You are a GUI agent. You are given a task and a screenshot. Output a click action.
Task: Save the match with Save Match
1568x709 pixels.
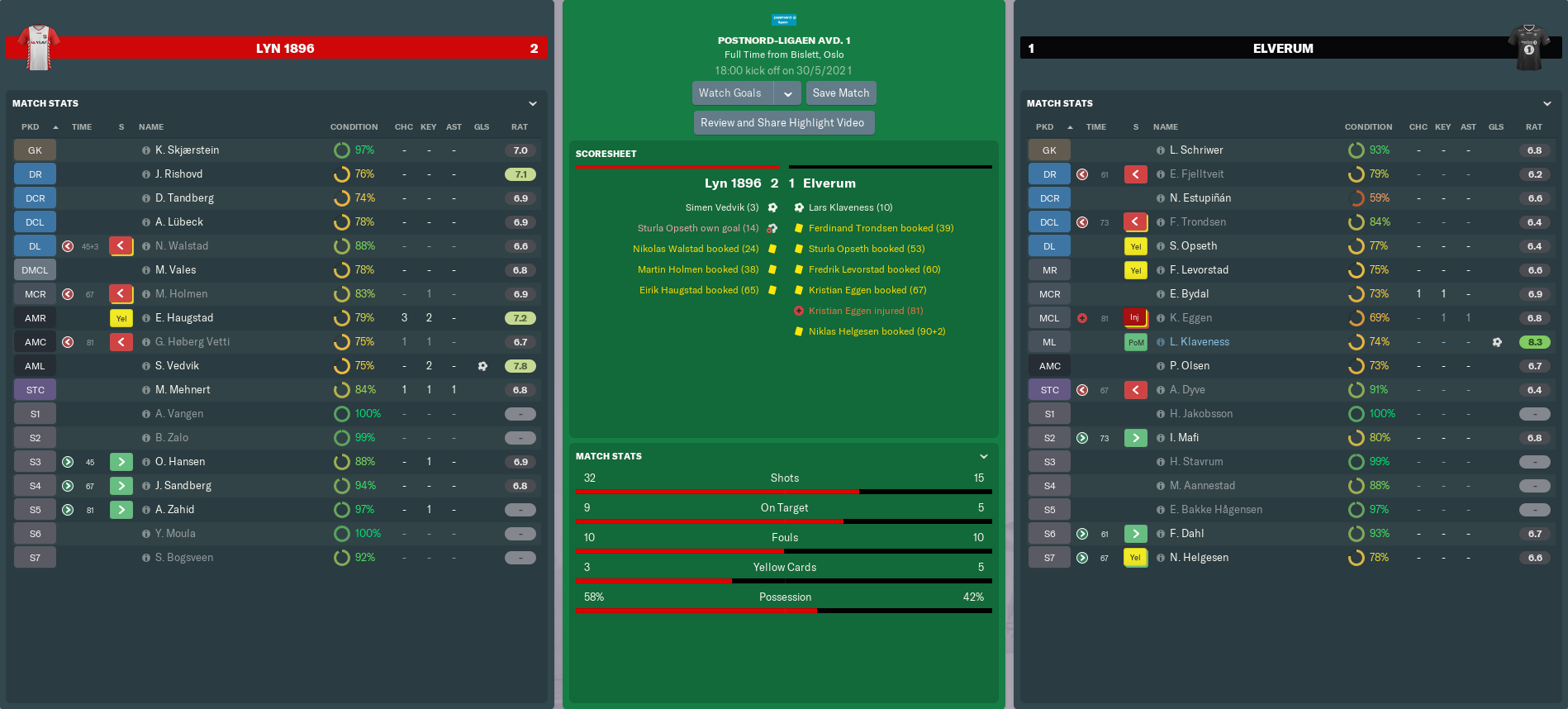[x=840, y=93]
